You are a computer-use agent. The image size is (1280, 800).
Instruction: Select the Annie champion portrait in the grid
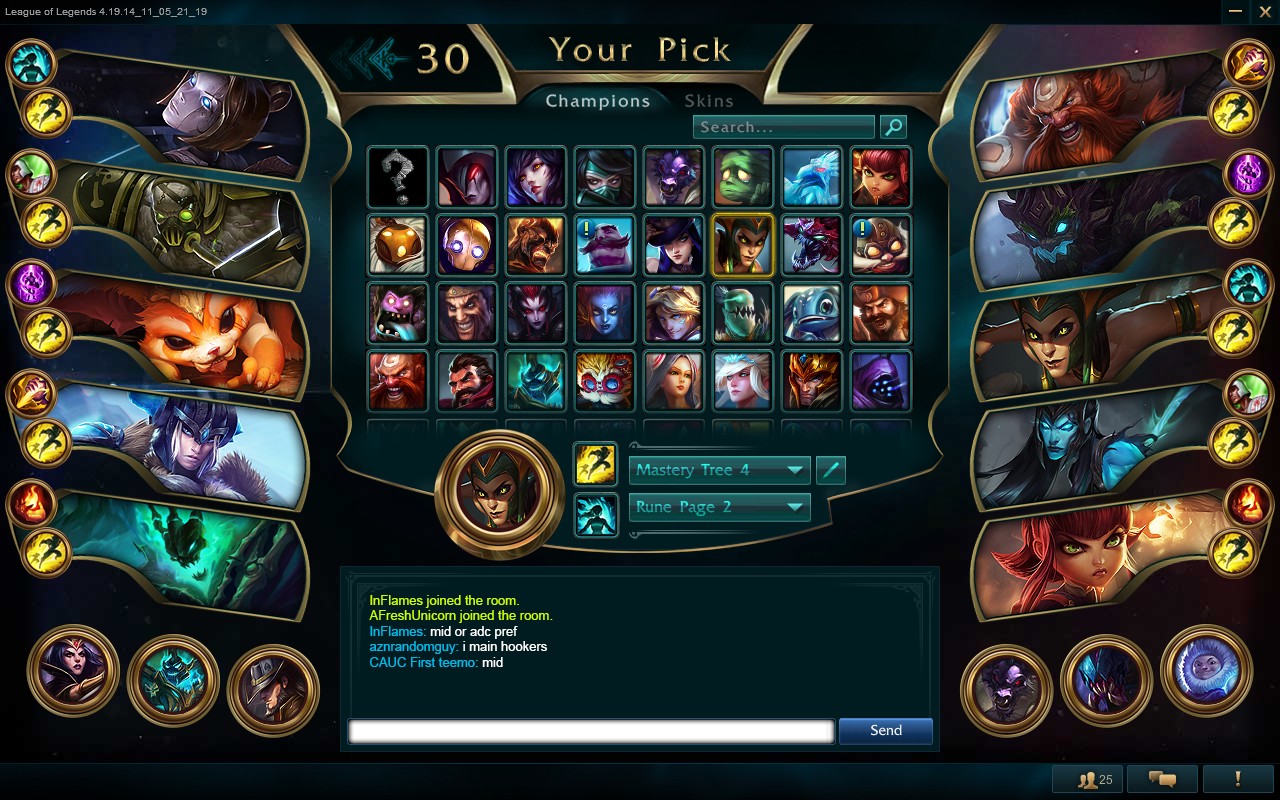[881, 177]
